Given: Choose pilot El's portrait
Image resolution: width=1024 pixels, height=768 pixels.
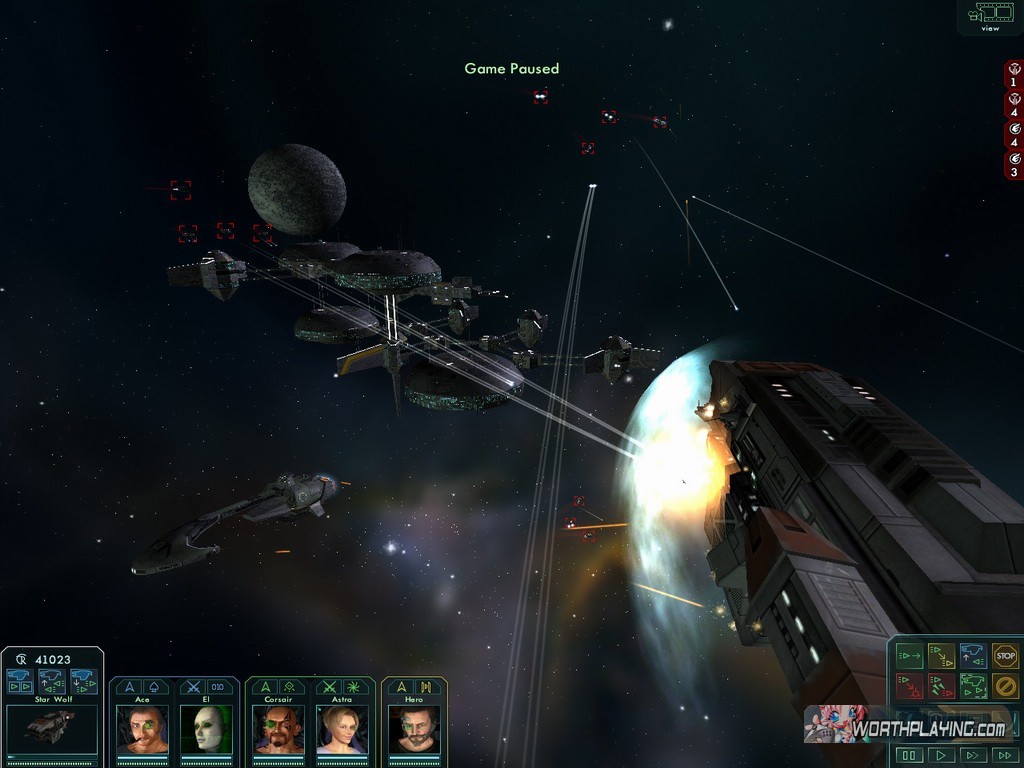Looking at the screenshot, I should pos(205,729).
